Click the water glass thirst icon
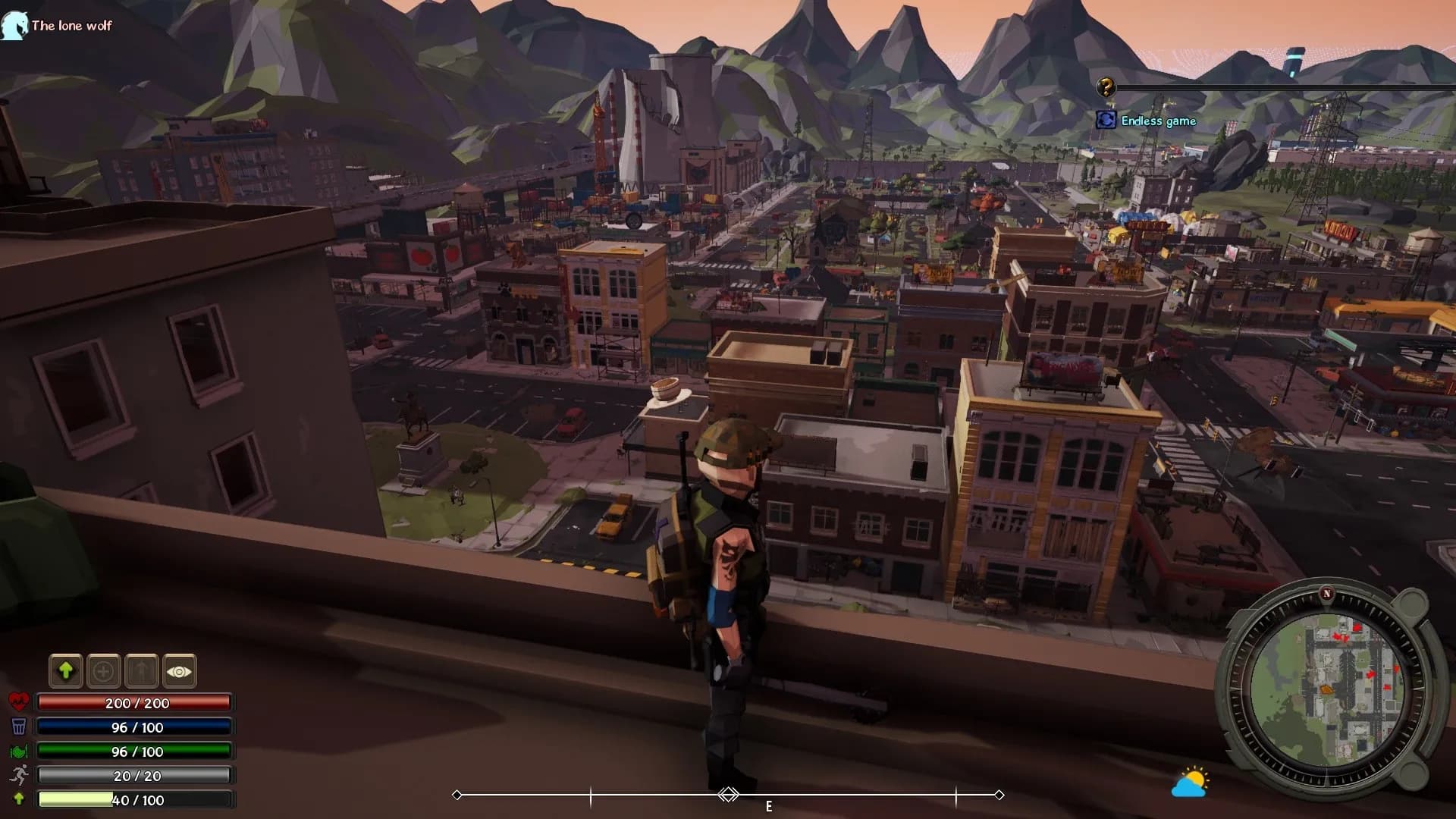 coord(19,726)
